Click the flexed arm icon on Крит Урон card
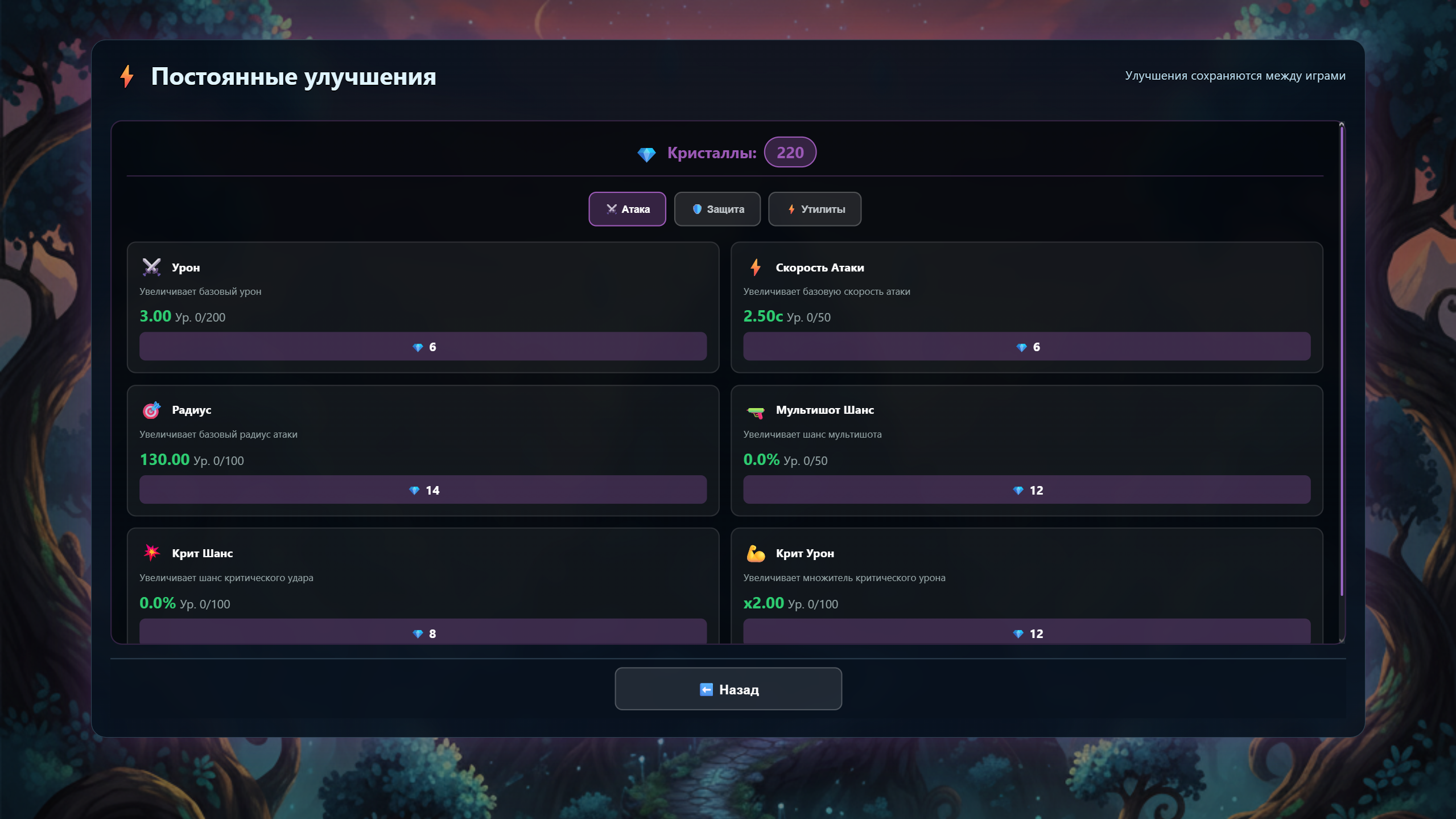The image size is (1456, 819). click(x=755, y=553)
